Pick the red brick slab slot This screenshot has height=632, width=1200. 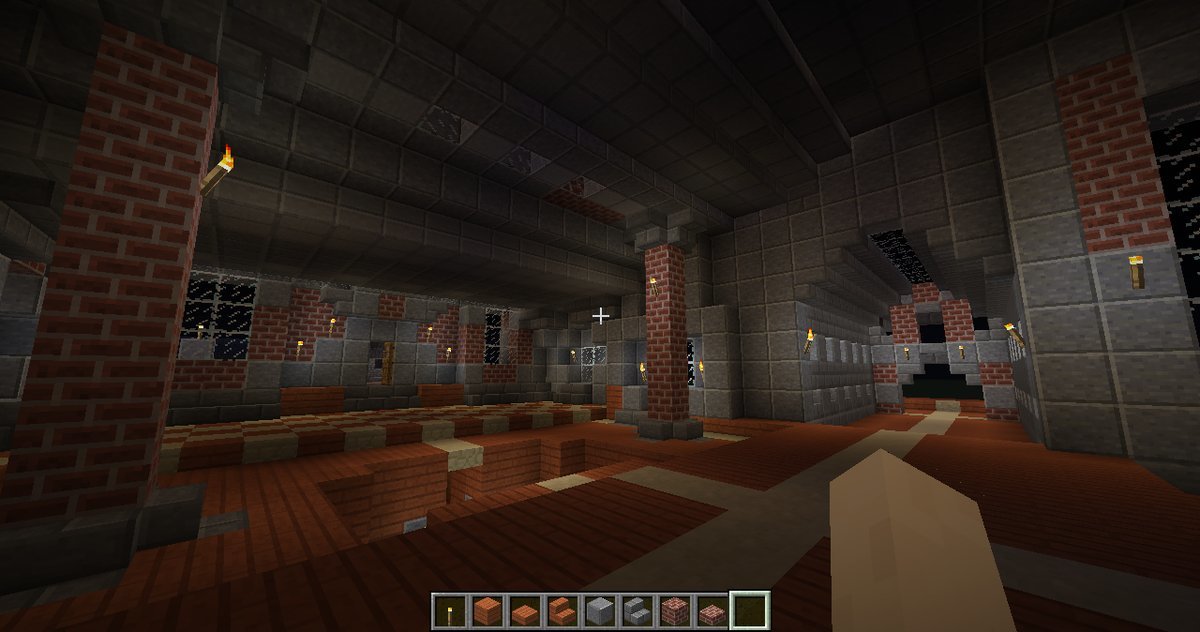(711, 610)
